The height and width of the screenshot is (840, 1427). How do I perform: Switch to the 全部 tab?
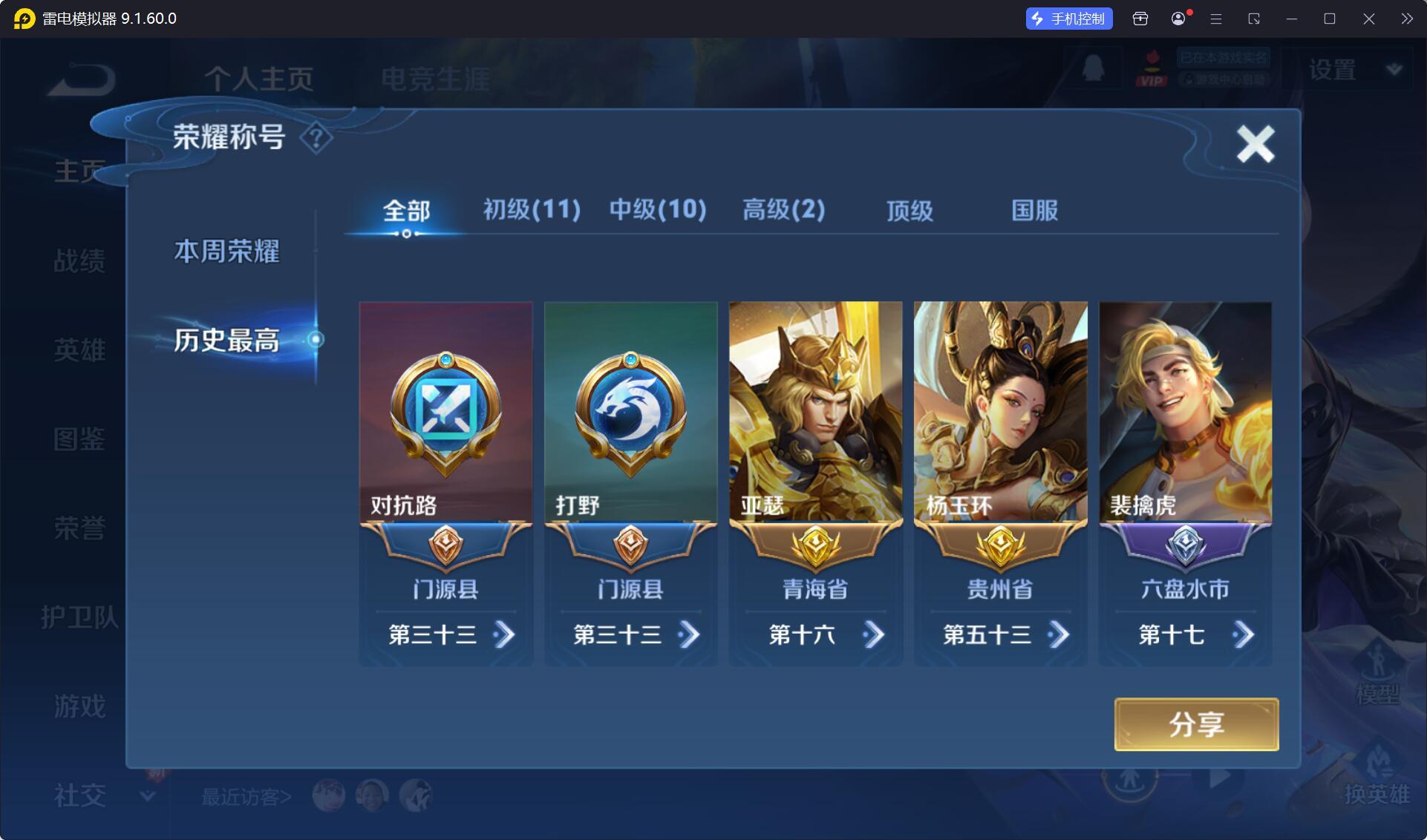(x=406, y=211)
